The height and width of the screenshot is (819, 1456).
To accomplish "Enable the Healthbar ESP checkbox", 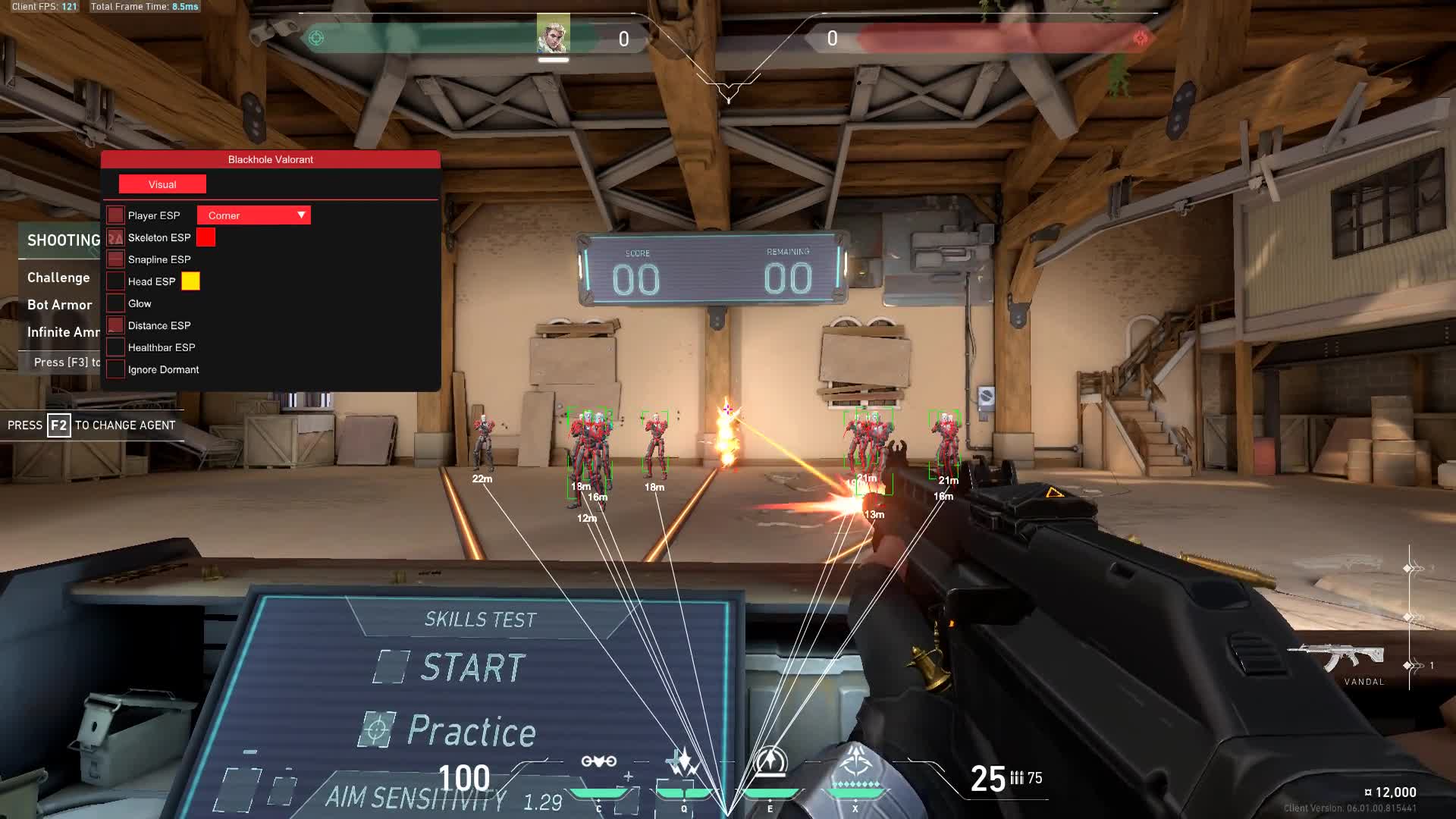I will pyautogui.click(x=115, y=347).
